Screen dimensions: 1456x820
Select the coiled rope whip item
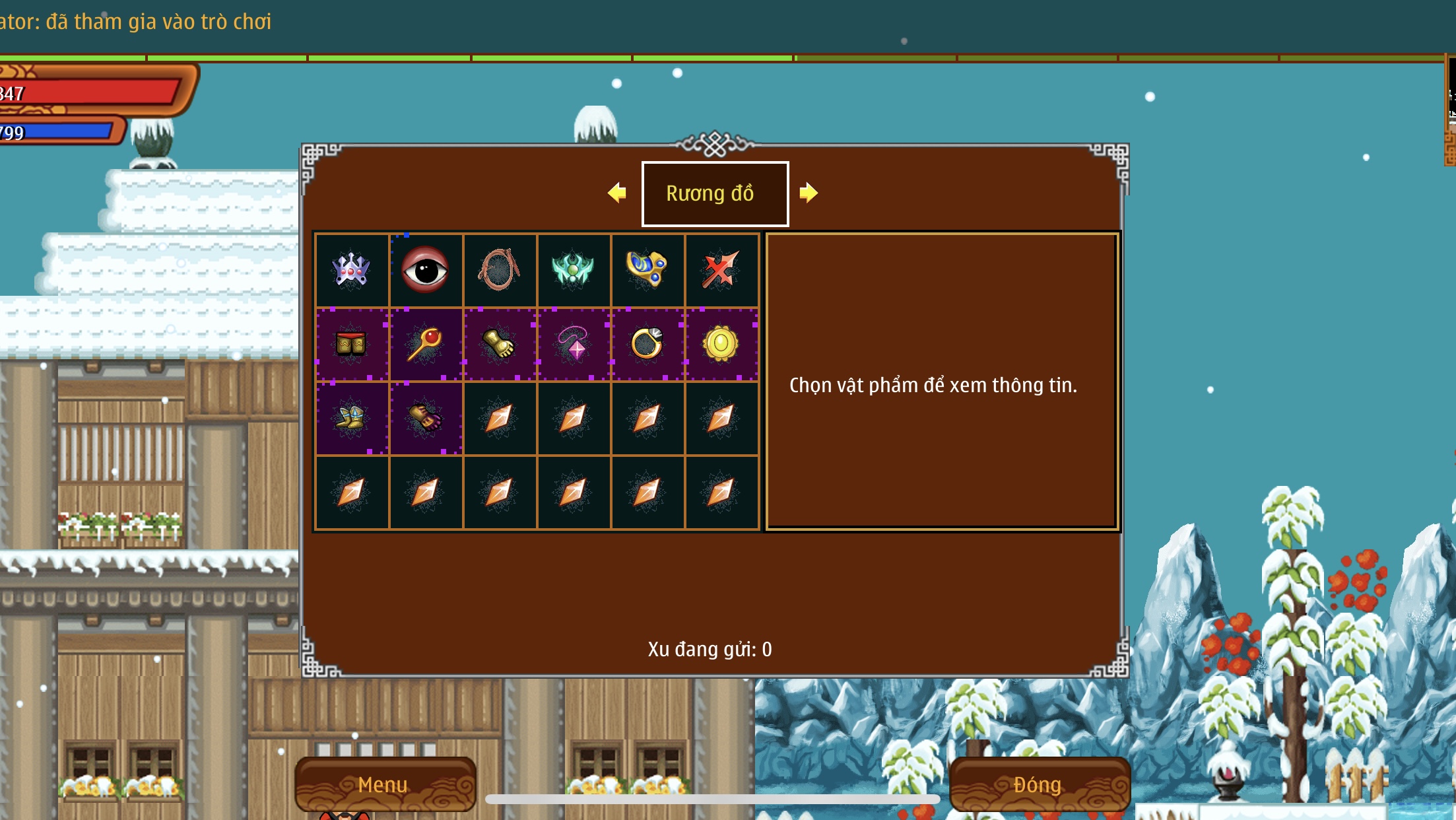pyautogui.click(x=500, y=269)
